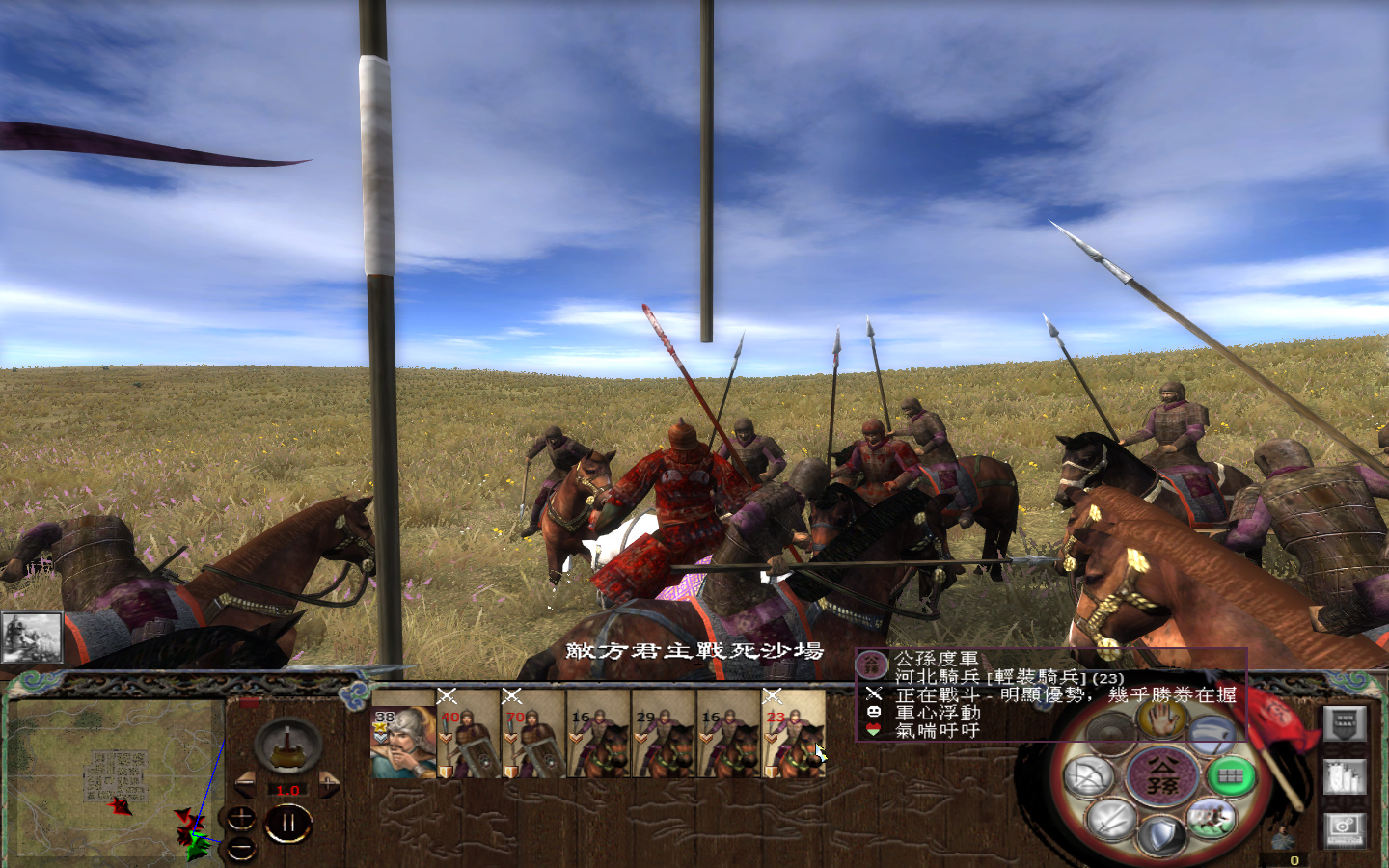Image resolution: width=1389 pixels, height=868 pixels.
Task: Click the battle camera options icon
Action: coord(1345,830)
